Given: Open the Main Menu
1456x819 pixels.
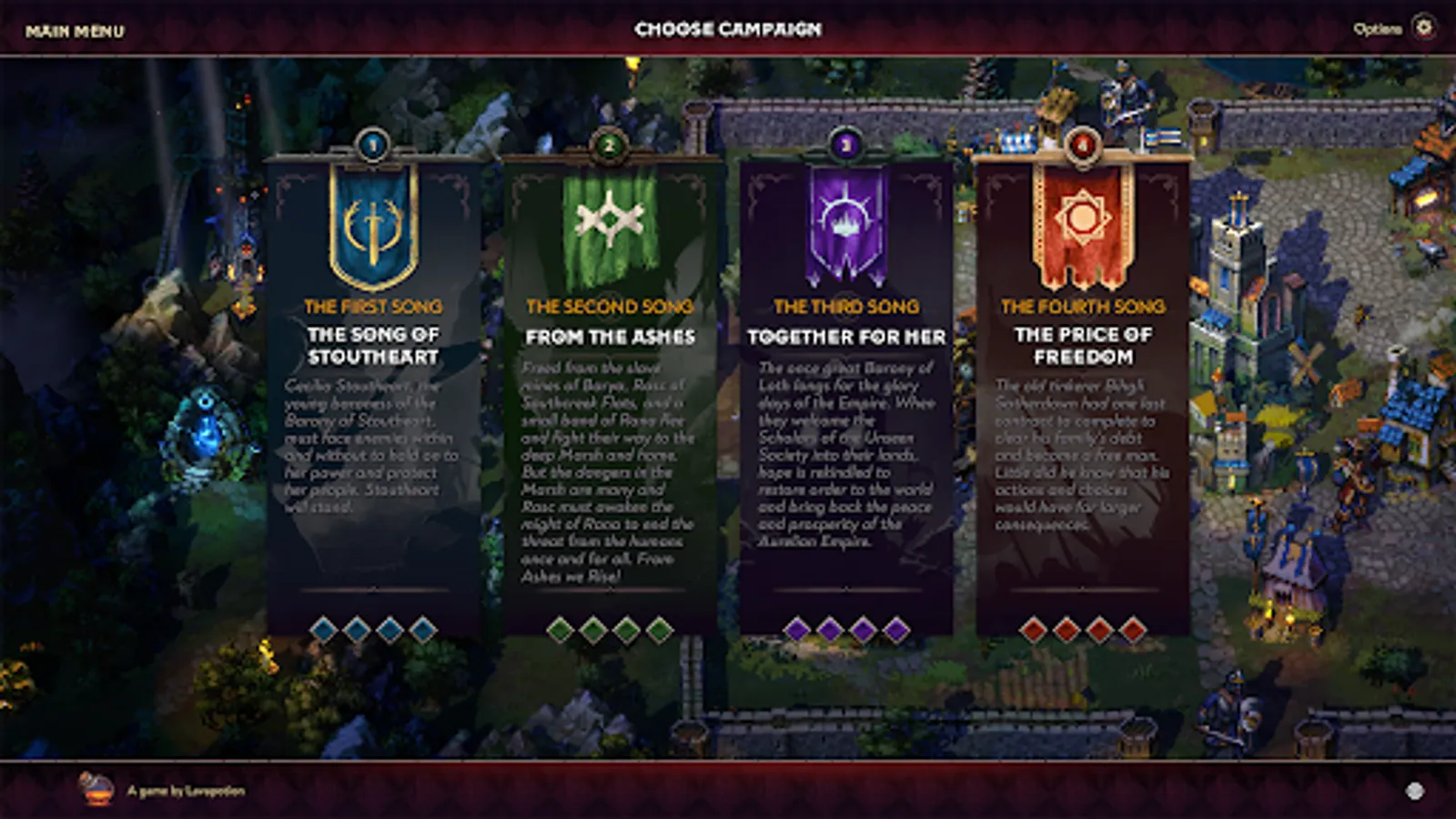Looking at the screenshot, I should (x=76, y=28).
